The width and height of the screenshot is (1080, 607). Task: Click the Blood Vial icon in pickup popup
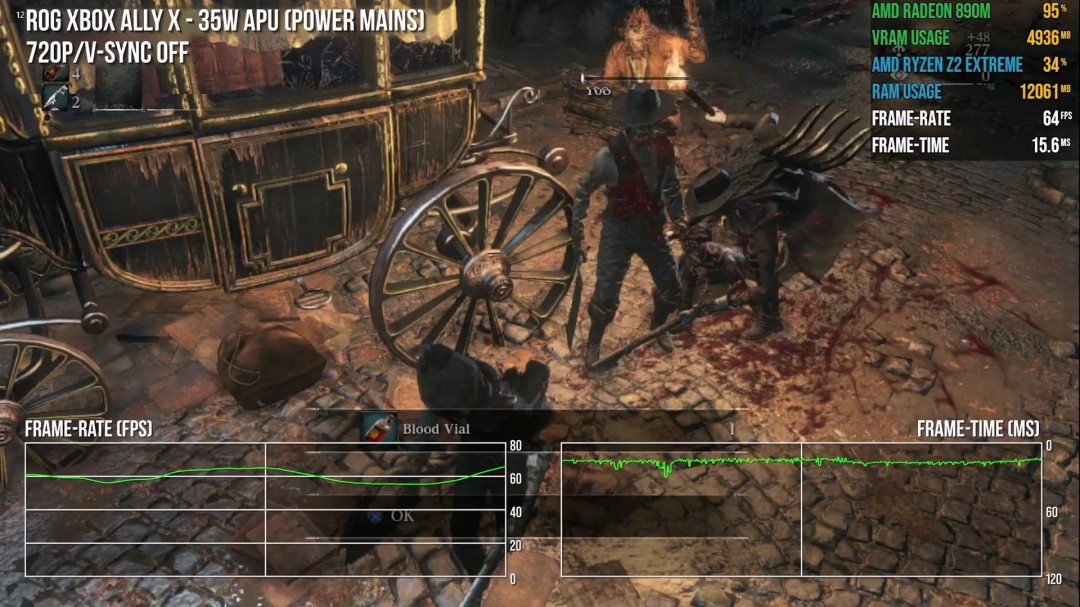point(380,429)
